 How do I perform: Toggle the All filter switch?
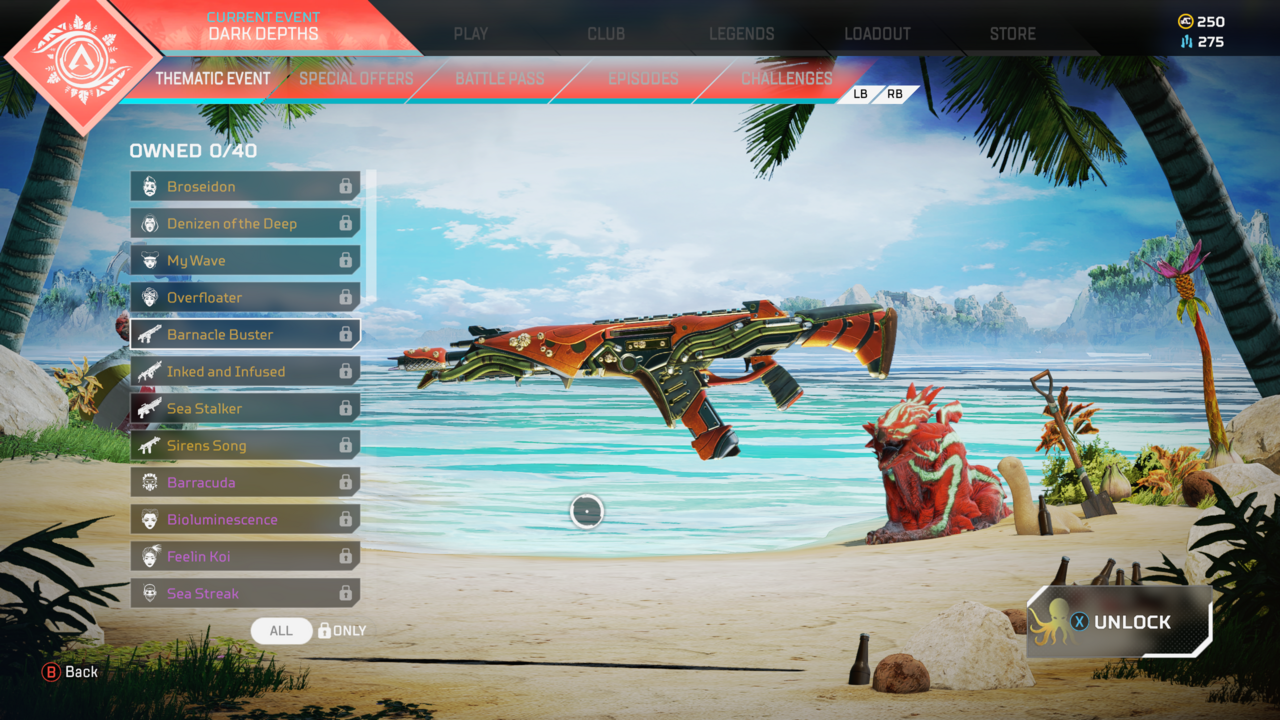pyautogui.click(x=282, y=631)
